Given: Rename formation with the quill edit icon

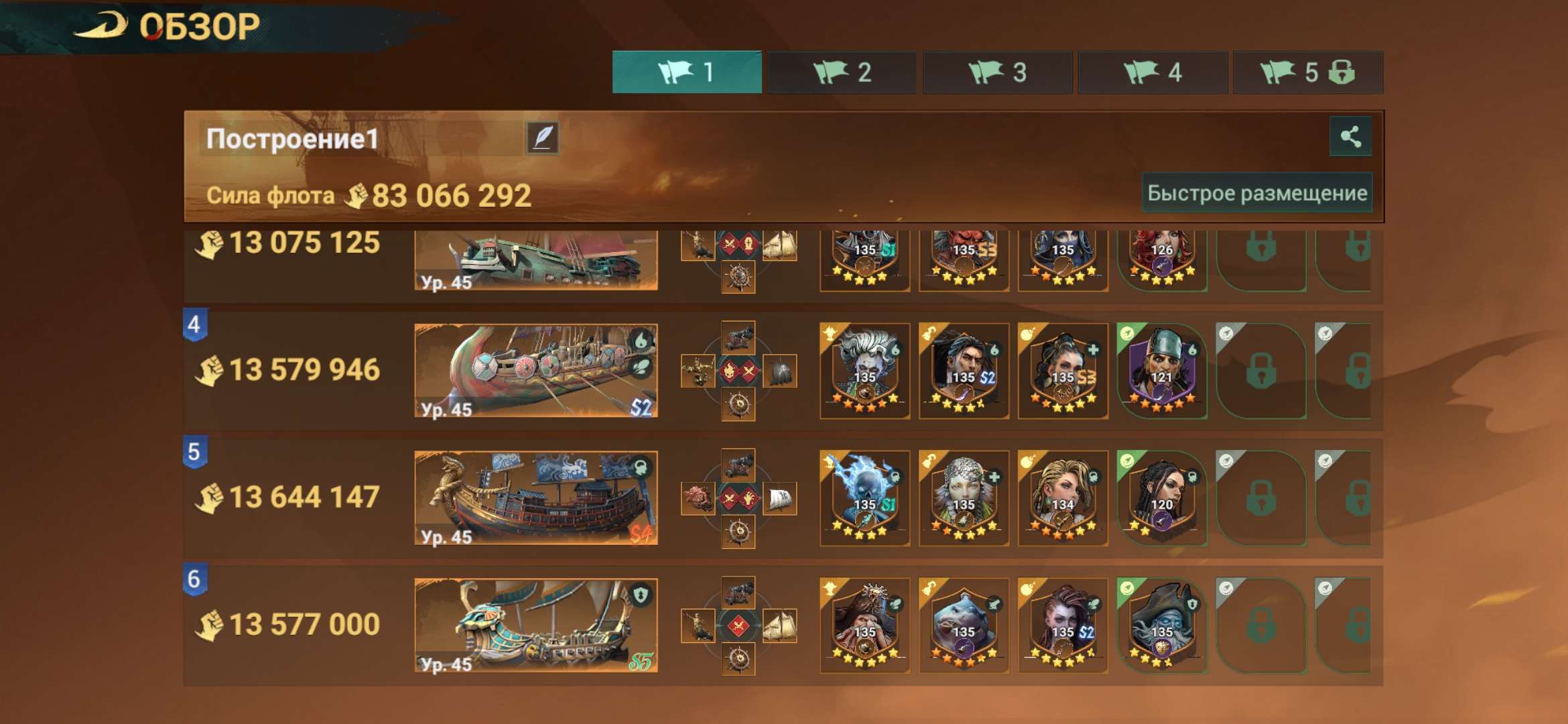Looking at the screenshot, I should tap(542, 138).
